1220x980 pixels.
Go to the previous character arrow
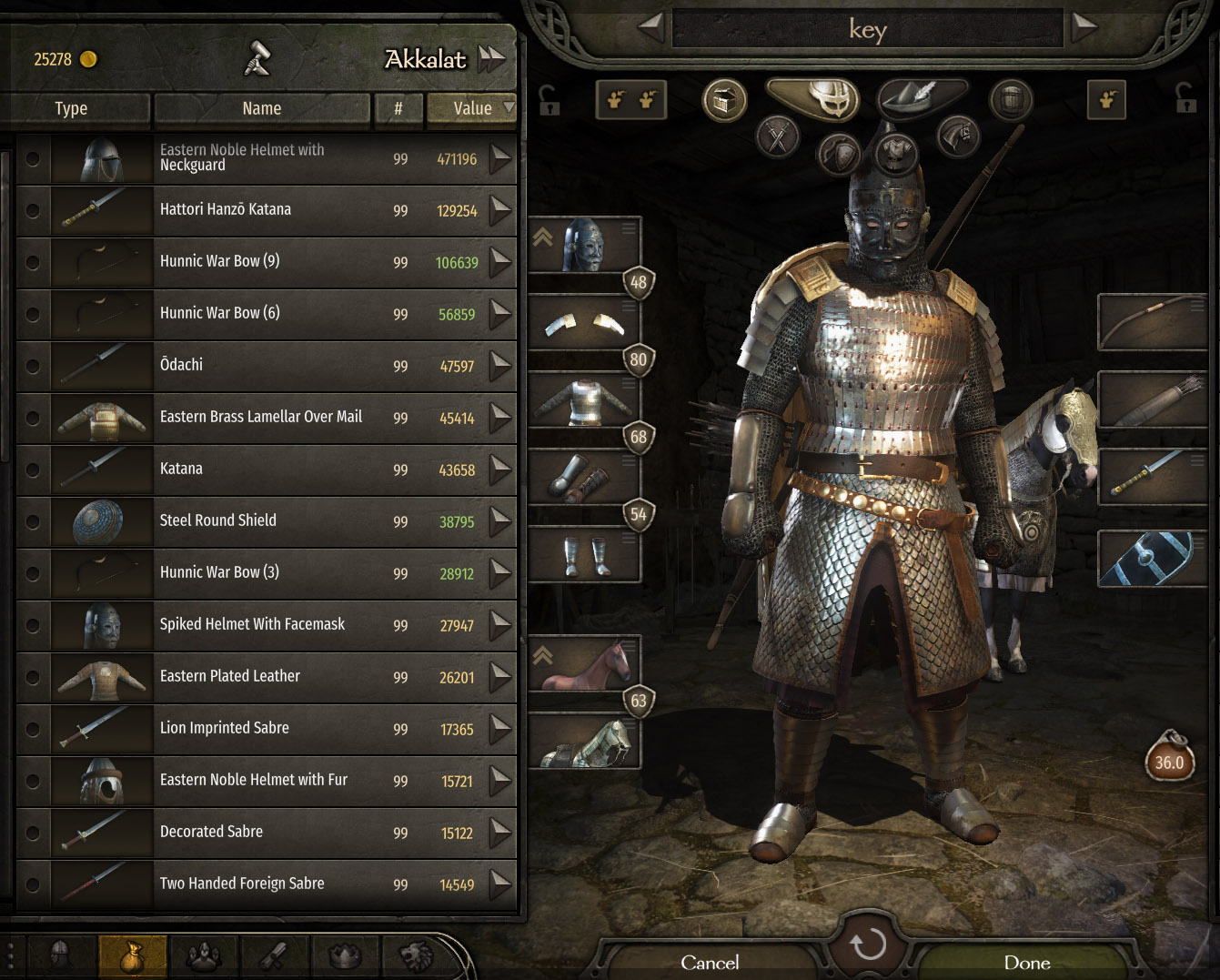(650, 27)
